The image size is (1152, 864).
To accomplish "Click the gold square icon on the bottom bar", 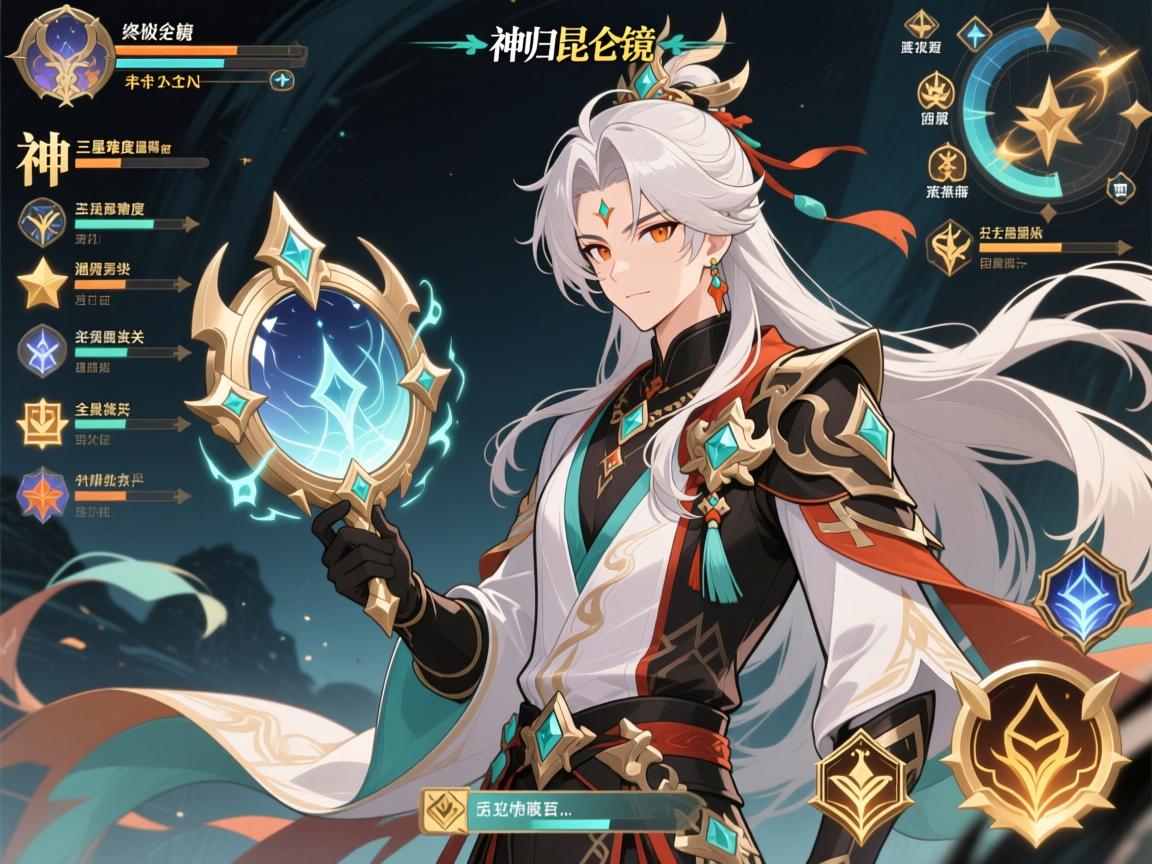I will pos(442,810).
